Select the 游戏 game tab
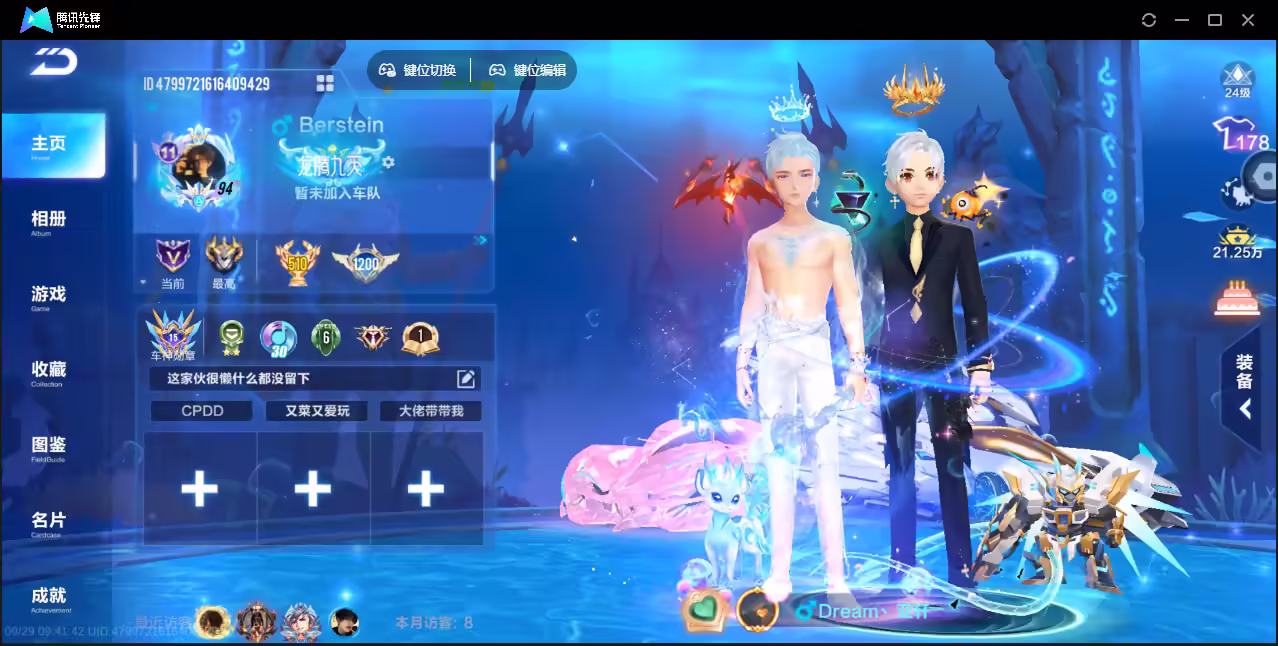 tap(48, 295)
